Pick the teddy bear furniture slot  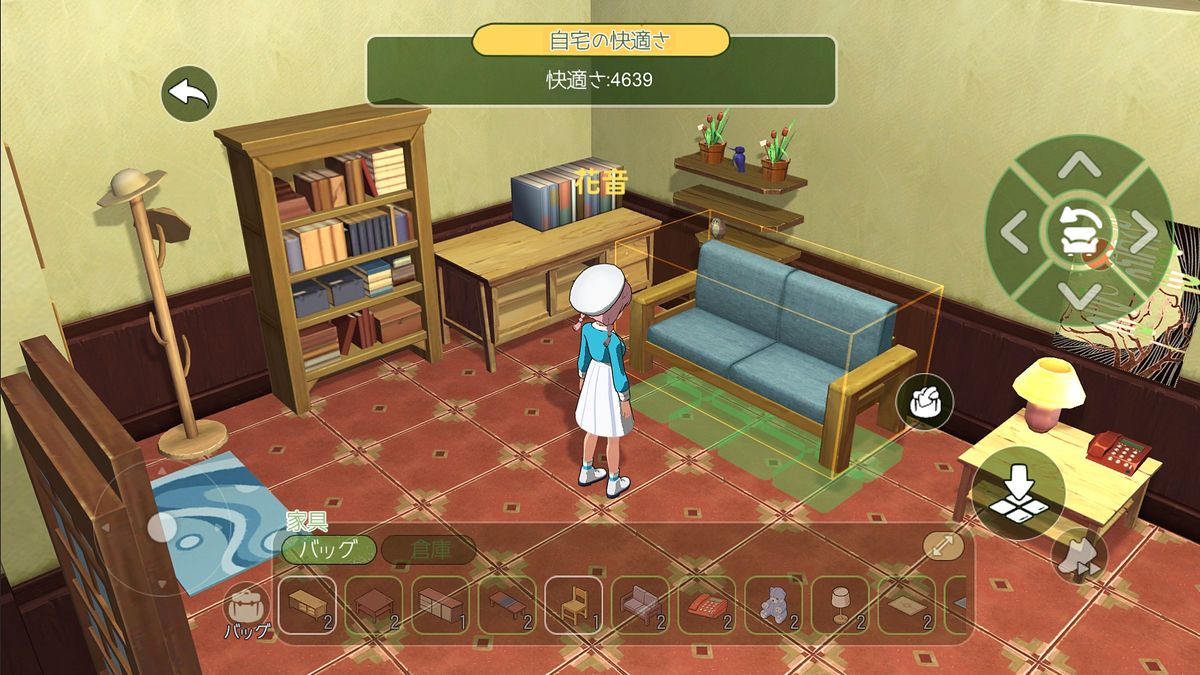pyautogui.click(x=773, y=606)
